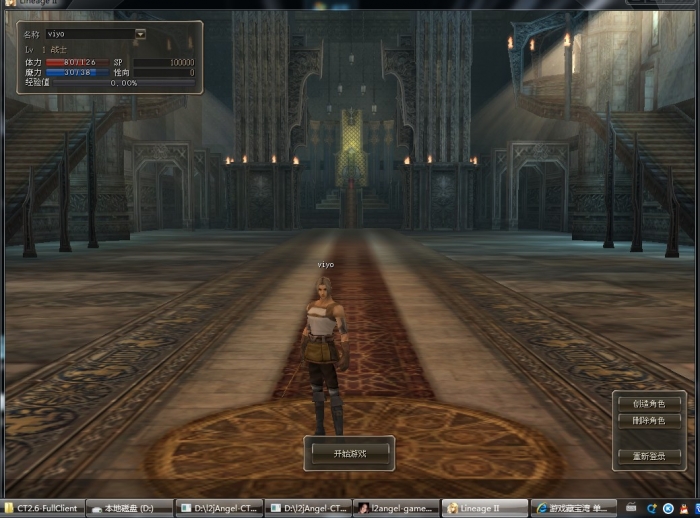Open the character name dropdown arrow
This screenshot has width=700, height=518.
[x=140, y=33]
